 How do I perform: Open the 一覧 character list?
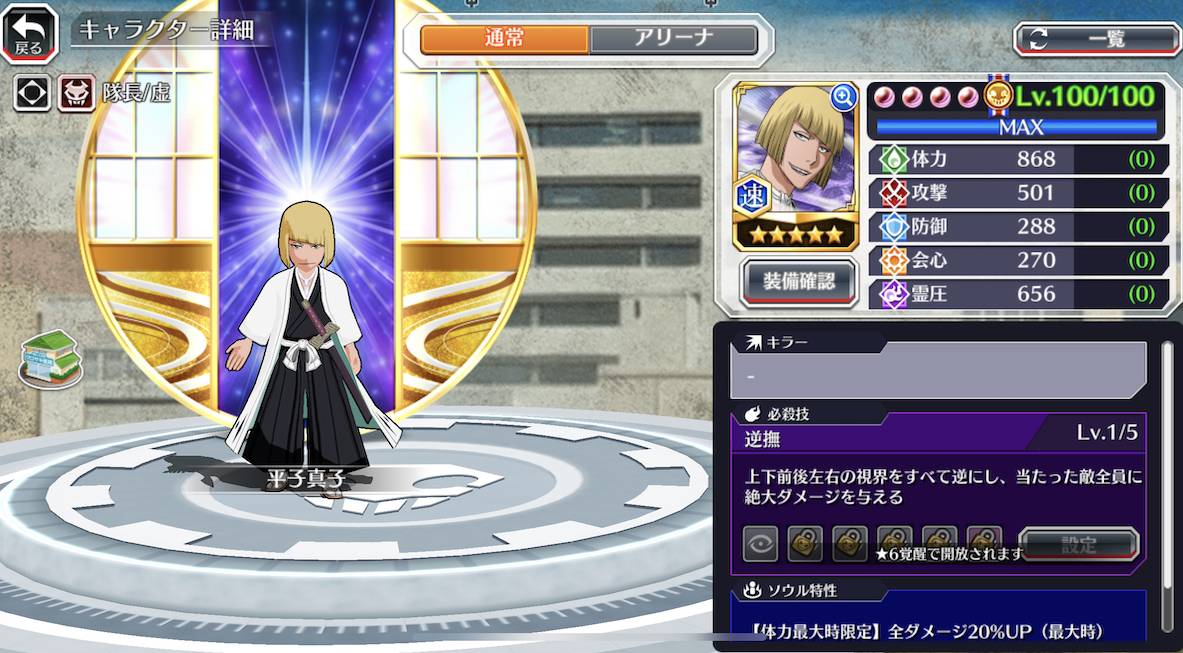1097,39
